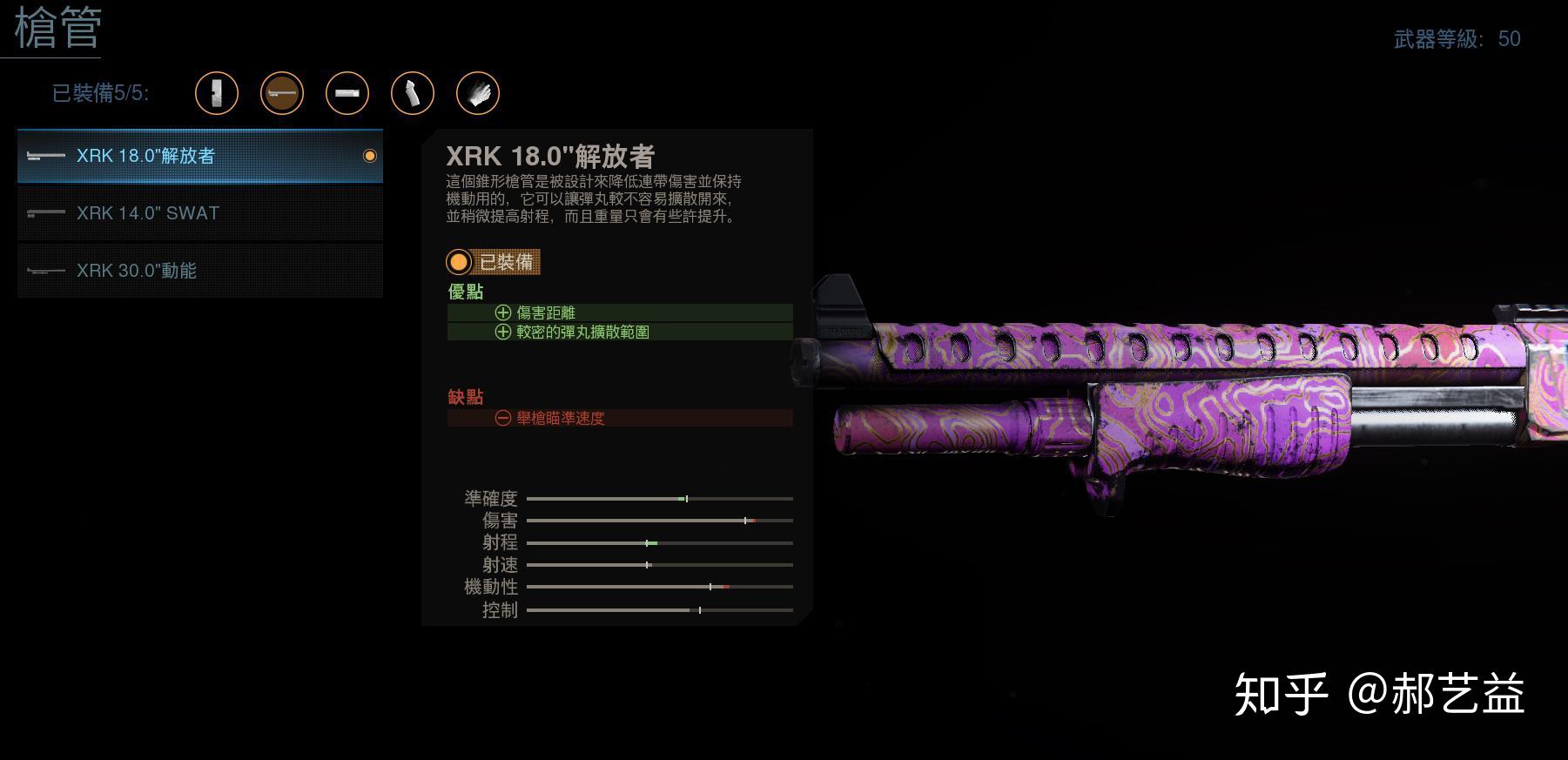
Task: Select the XRK 14.0" SWAT barrel
Action: click(x=199, y=213)
